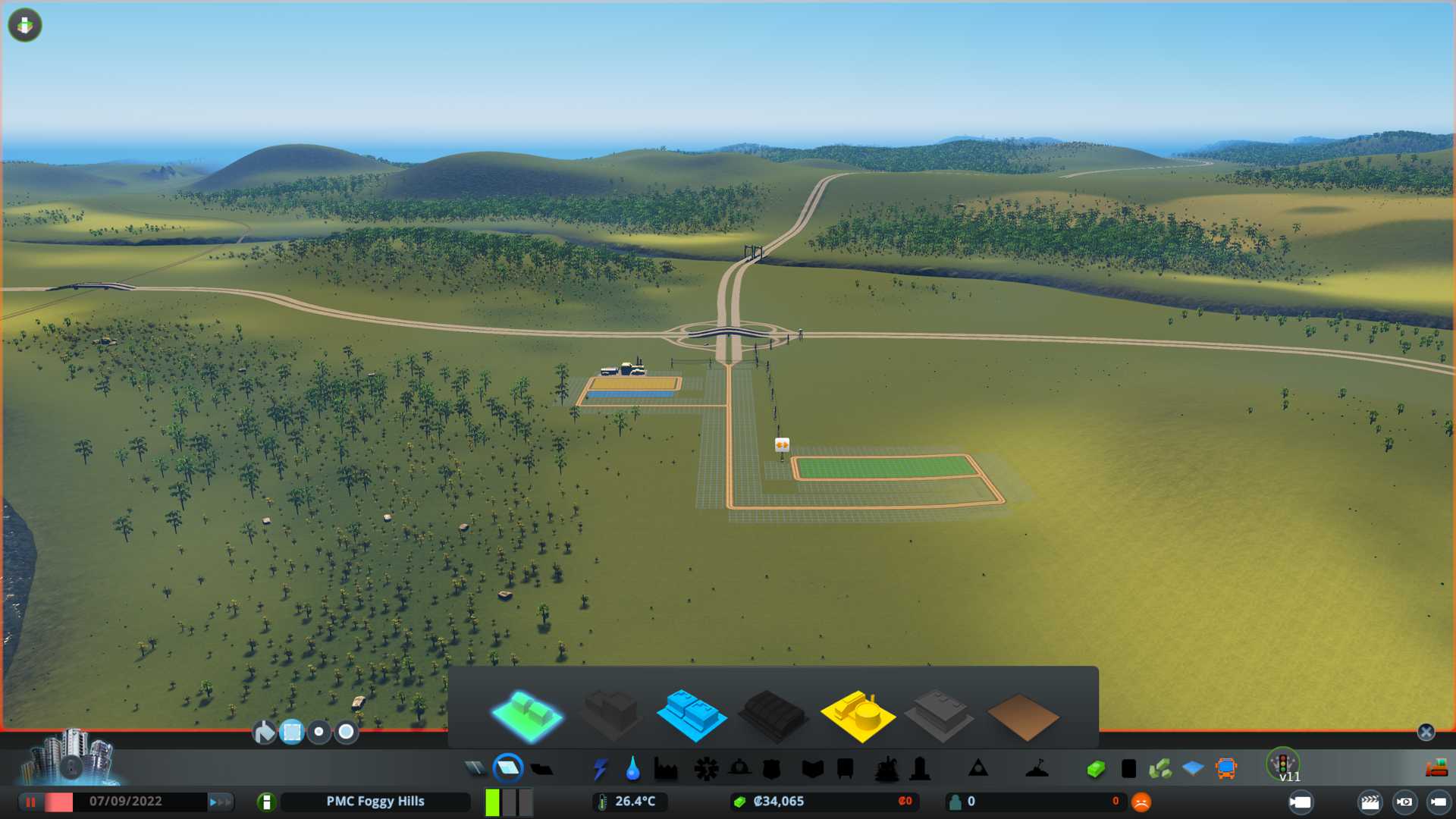This screenshot has width=1456, height=819.
Task: Toggle the red pause button
Action: point(31,802)
